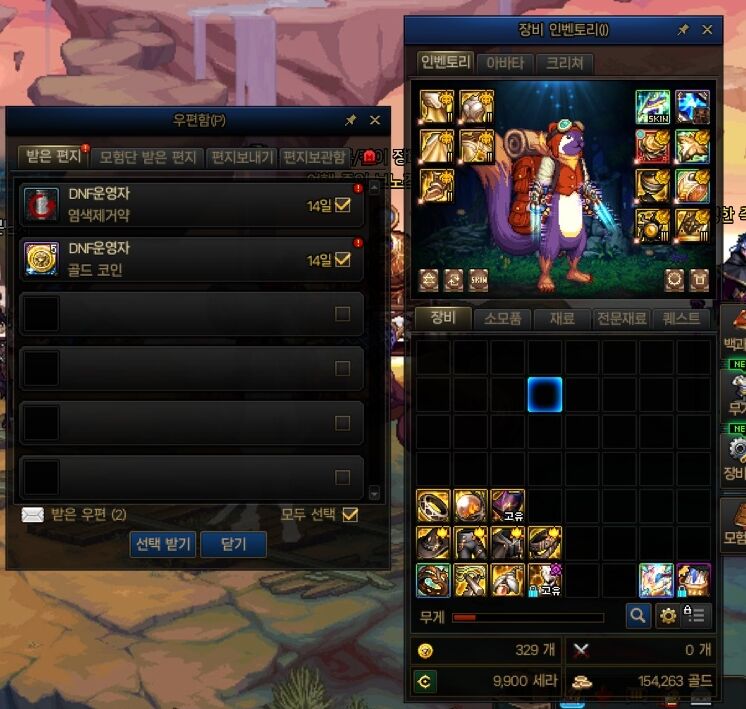
Task: Open the 전문재료 item tab
Action: tap(622, 319)
